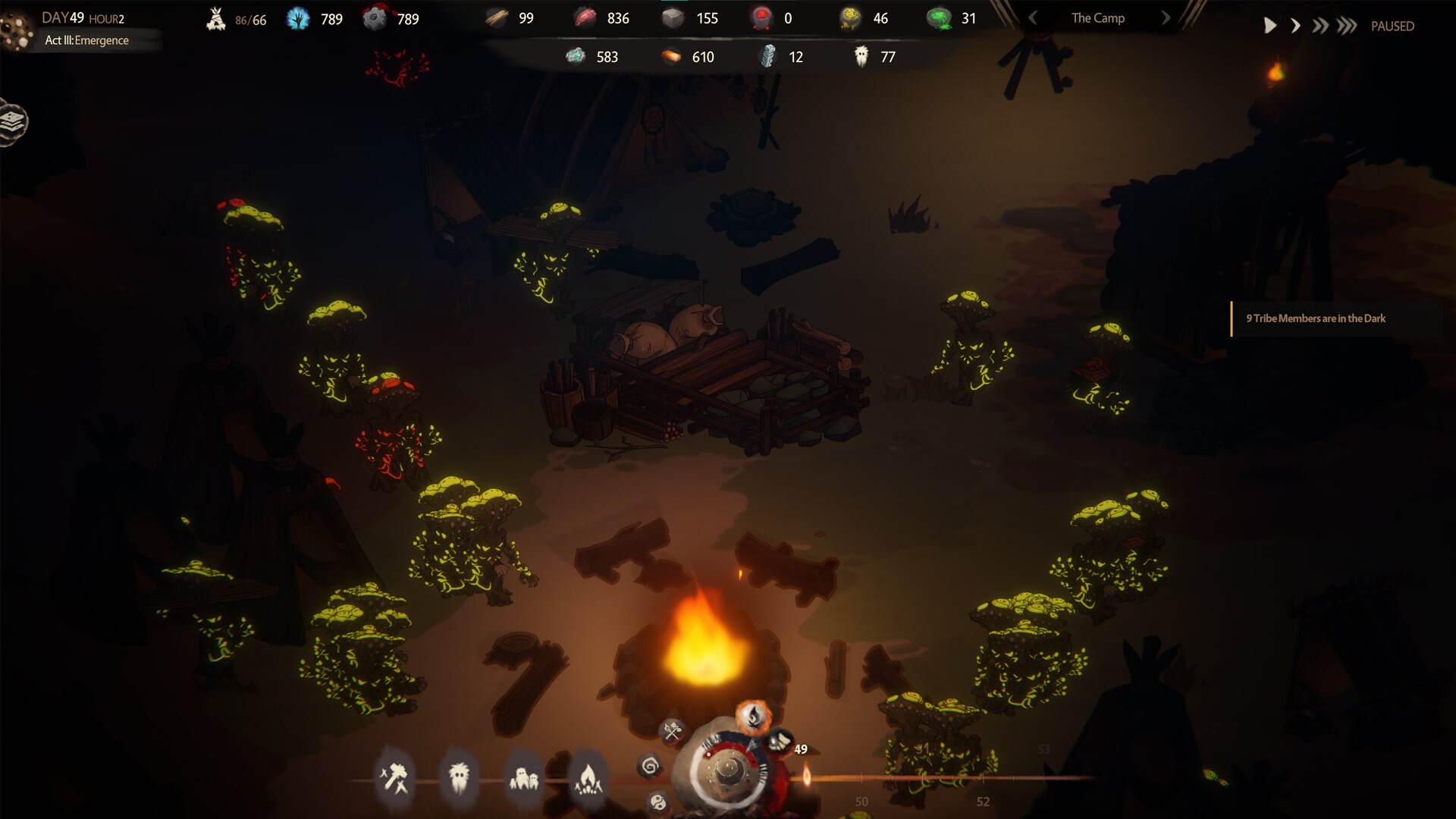Open the layers icon on left screen edge
The image size is (1456, 819).
11,119
